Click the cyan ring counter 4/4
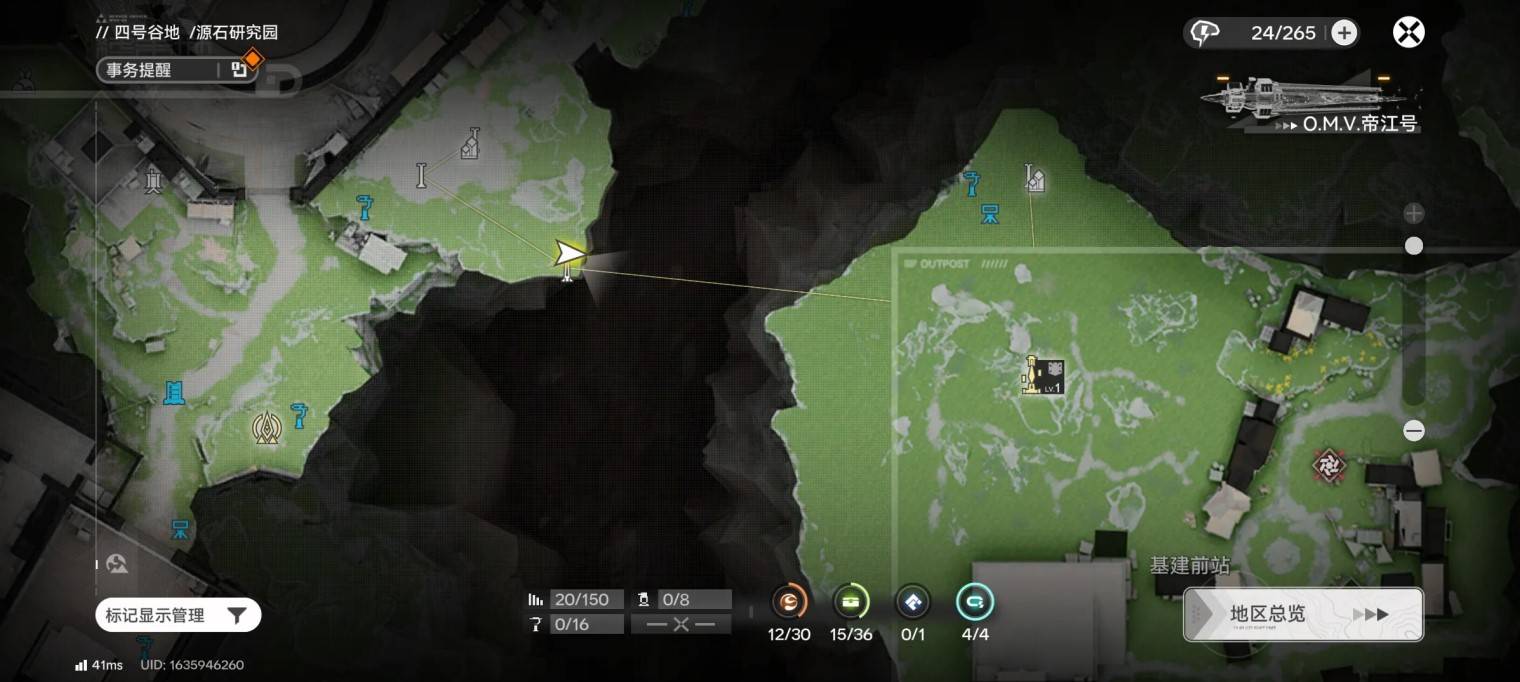 974,602
